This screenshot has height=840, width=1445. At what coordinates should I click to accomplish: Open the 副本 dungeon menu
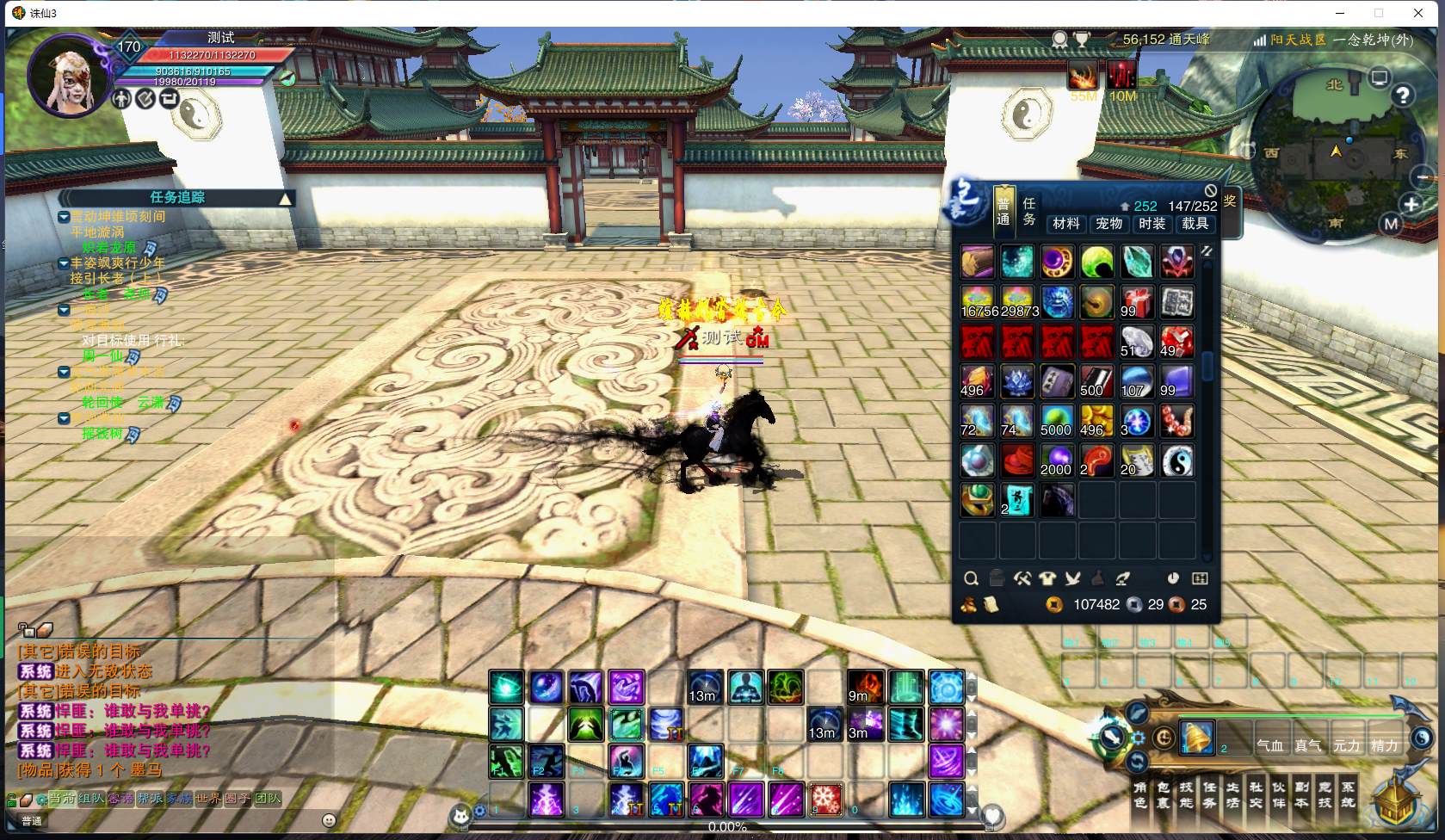(1301, 794)
